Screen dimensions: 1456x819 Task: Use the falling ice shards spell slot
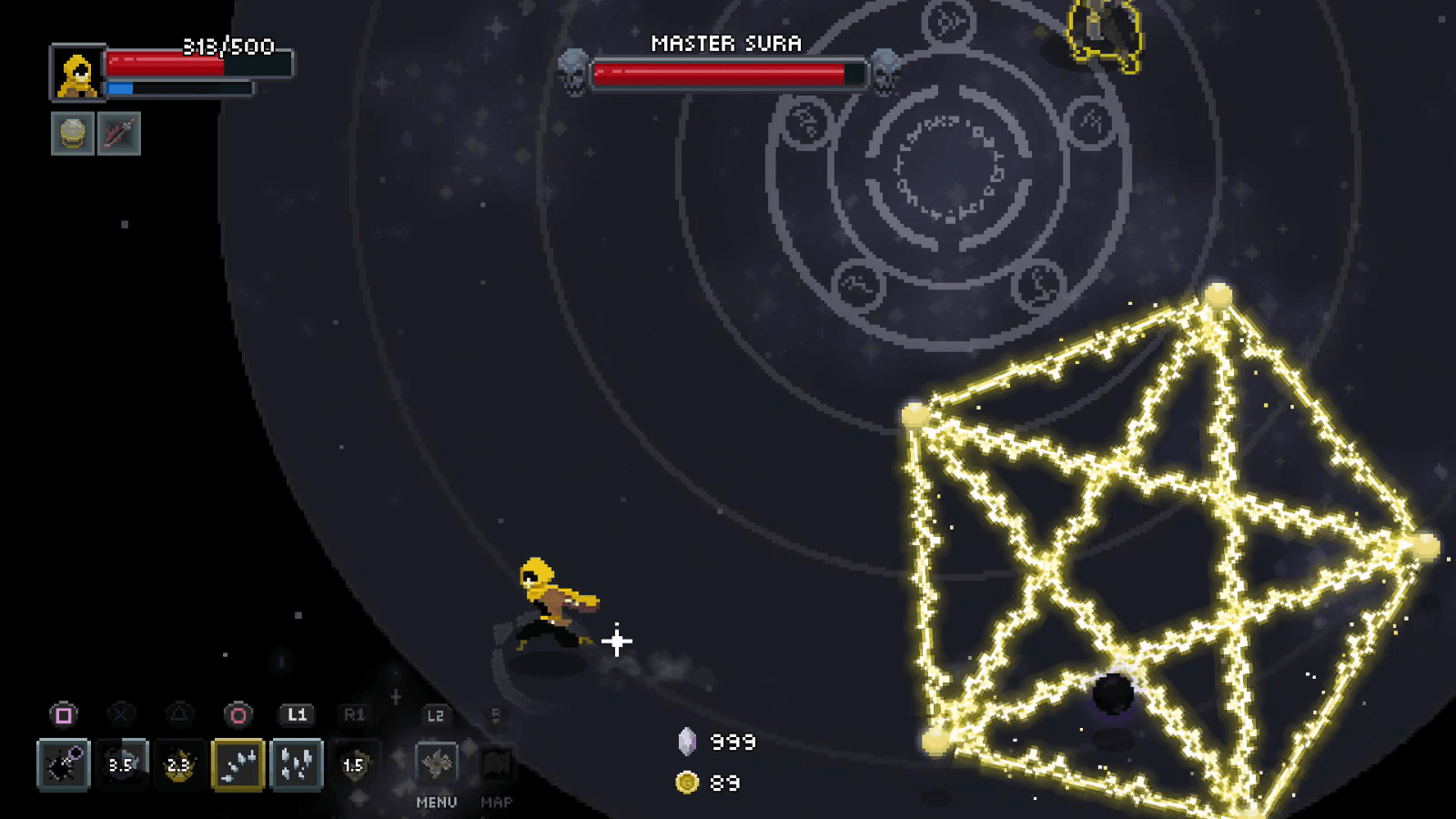coord(297,763)
